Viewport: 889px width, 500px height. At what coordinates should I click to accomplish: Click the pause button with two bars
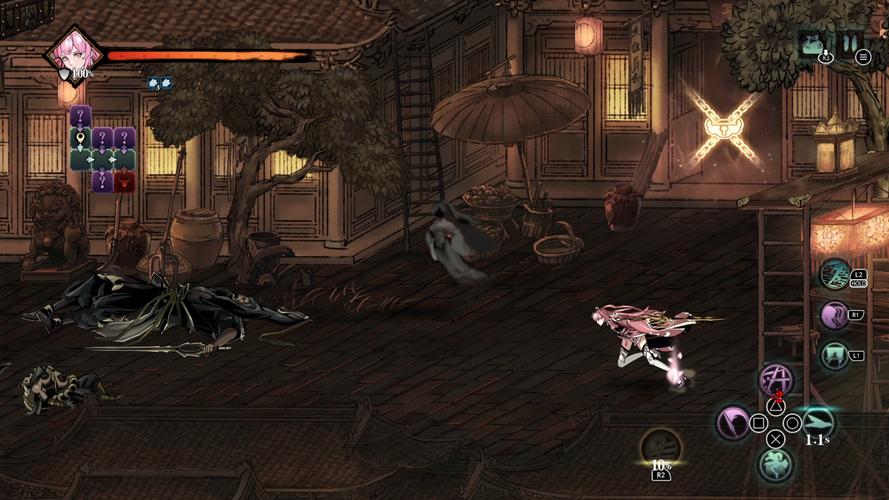click(850, 42)
